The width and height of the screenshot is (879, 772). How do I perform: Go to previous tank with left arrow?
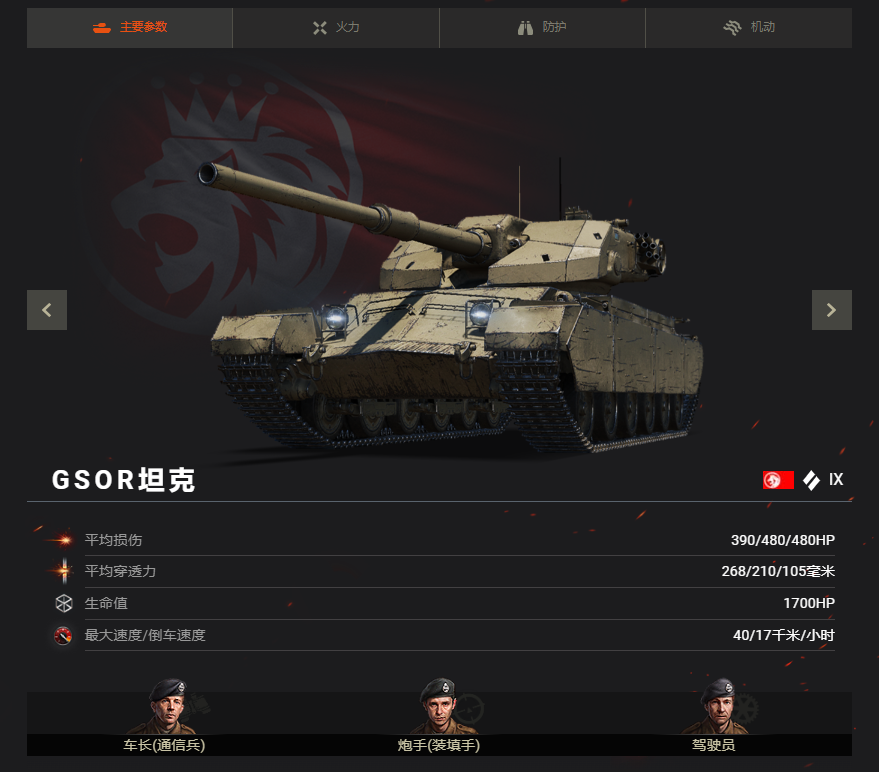pos(47,310)
